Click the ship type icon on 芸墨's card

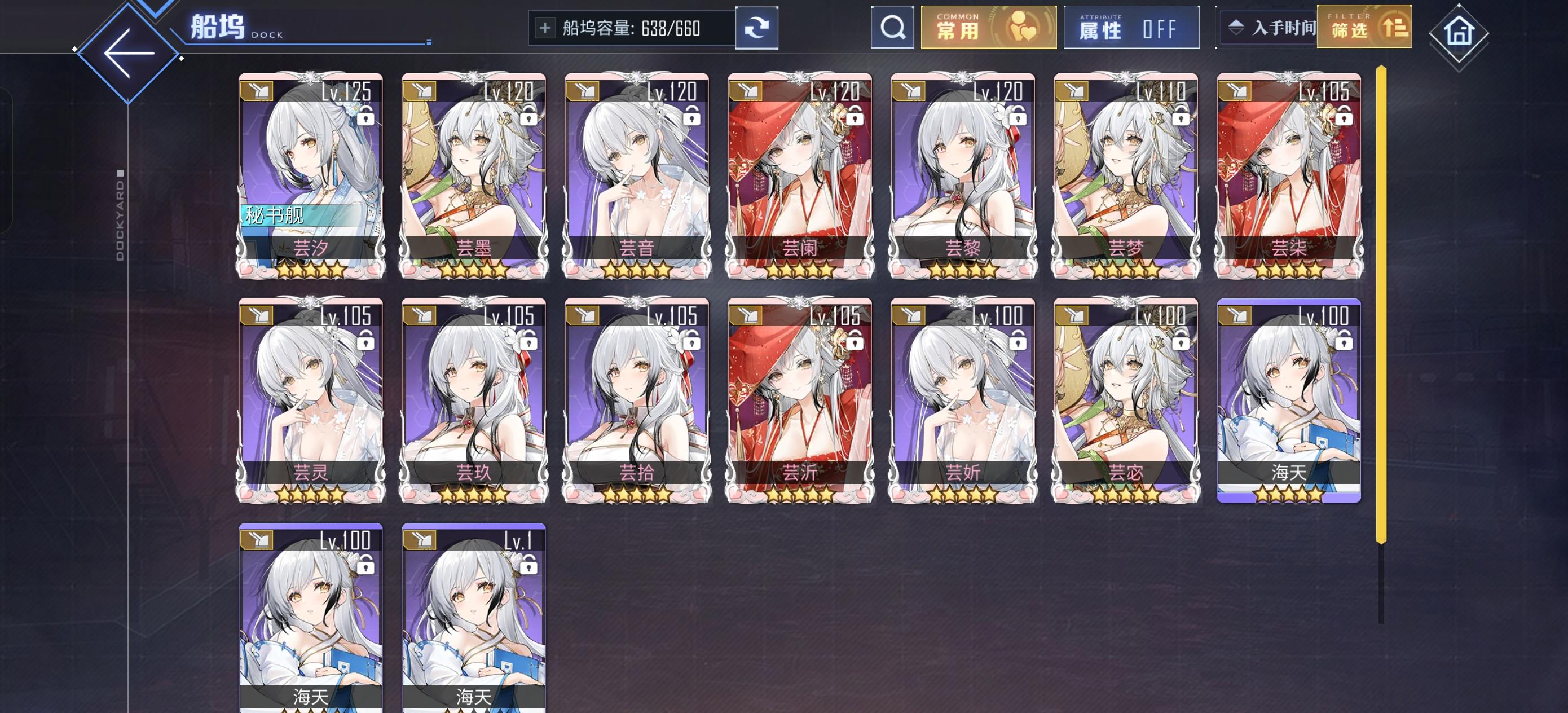click(421, 91)
